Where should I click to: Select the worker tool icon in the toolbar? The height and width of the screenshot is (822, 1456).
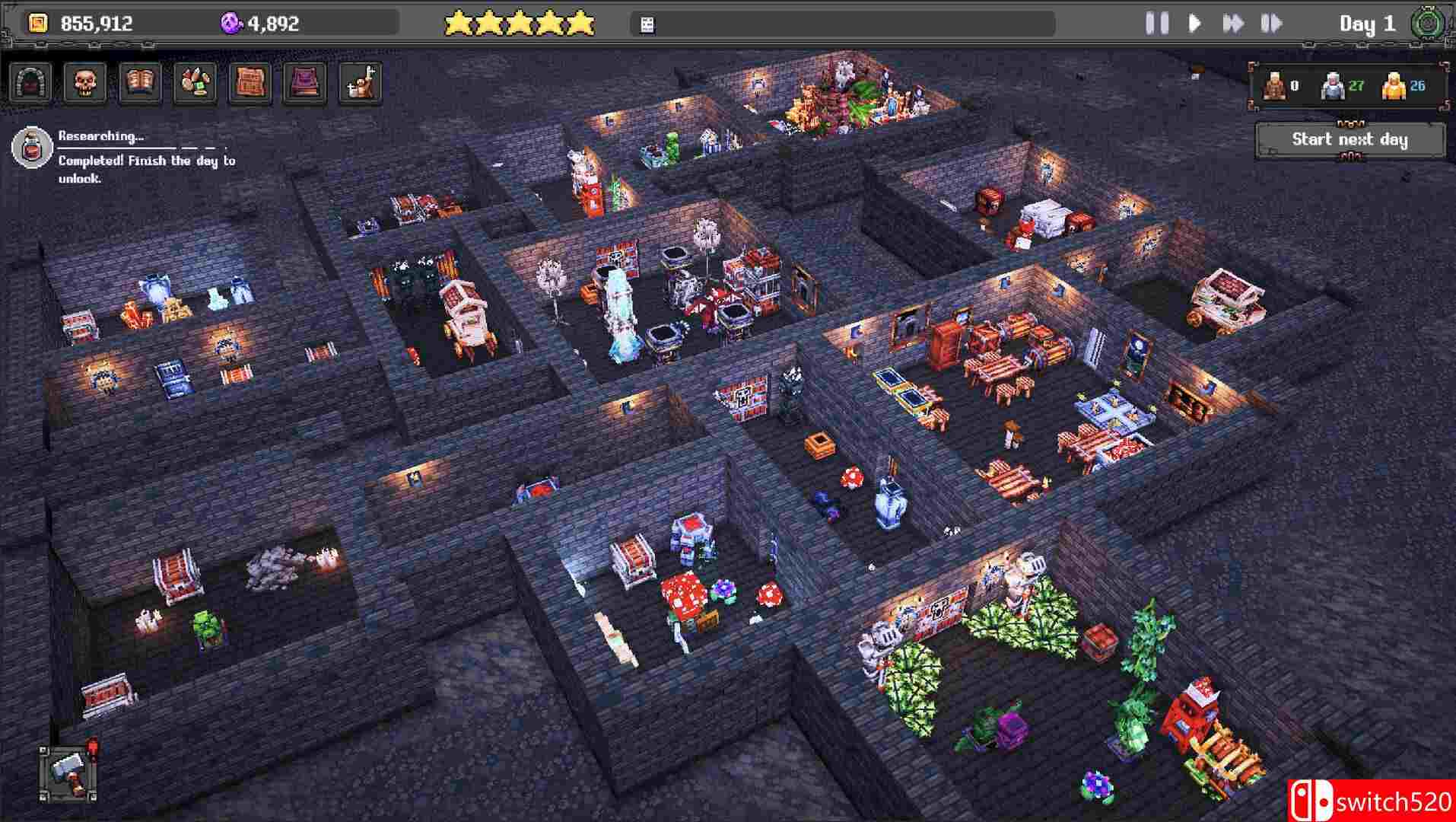(358, 82)
